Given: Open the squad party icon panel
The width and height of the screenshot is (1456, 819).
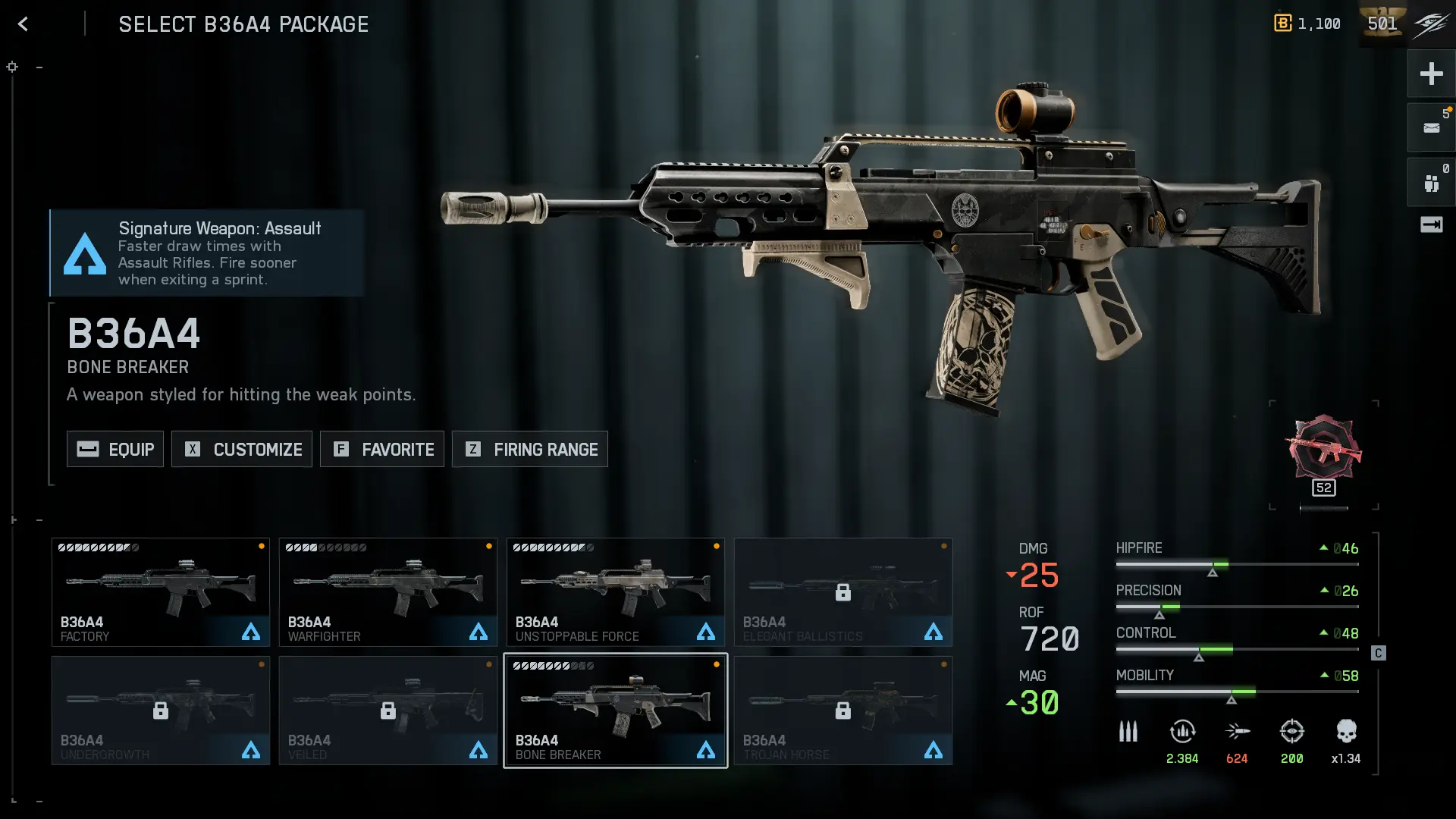Looking at the screenshot, I should click(1431, 183).
